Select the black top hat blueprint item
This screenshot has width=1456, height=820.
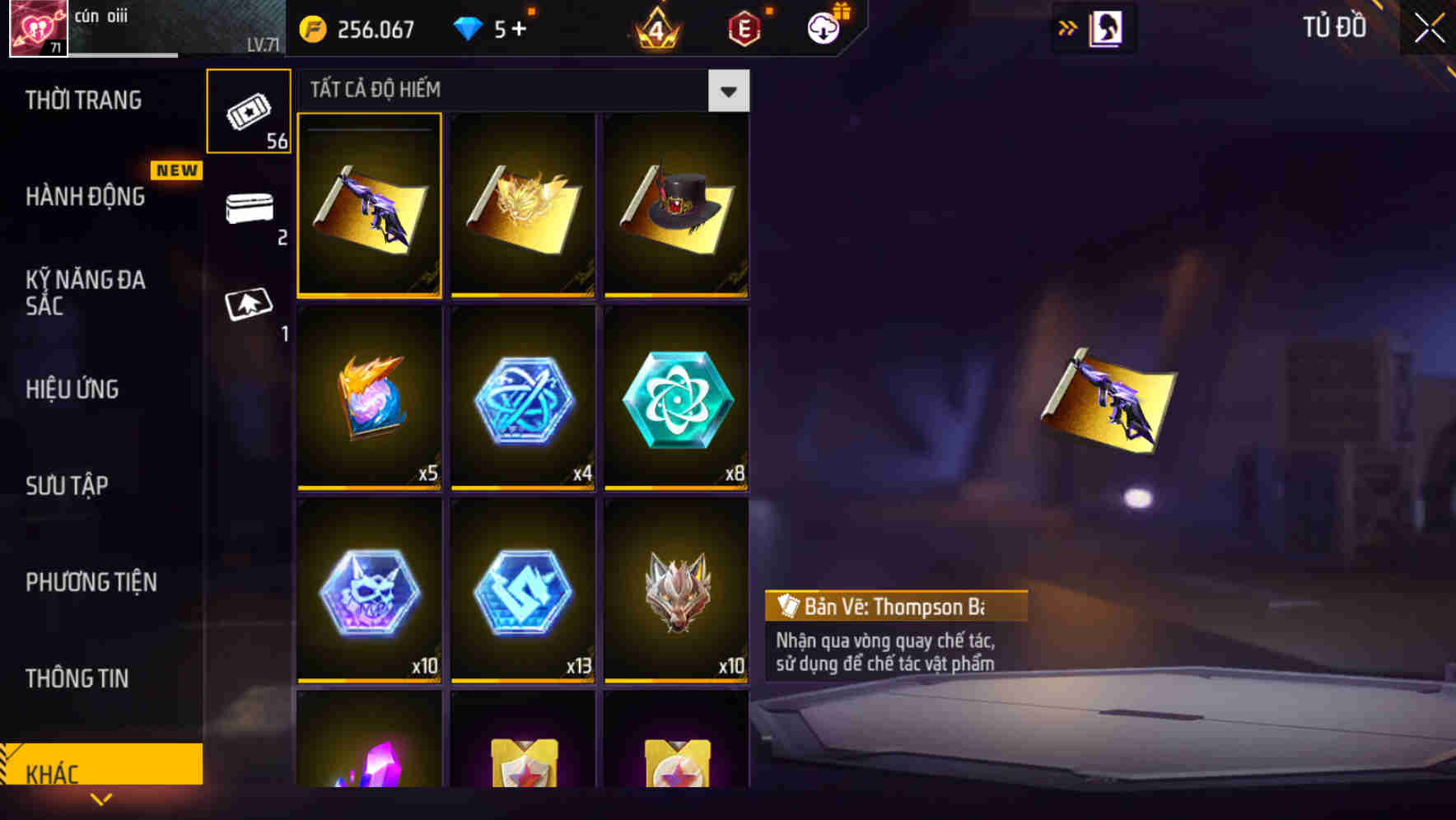click(676, 205)
